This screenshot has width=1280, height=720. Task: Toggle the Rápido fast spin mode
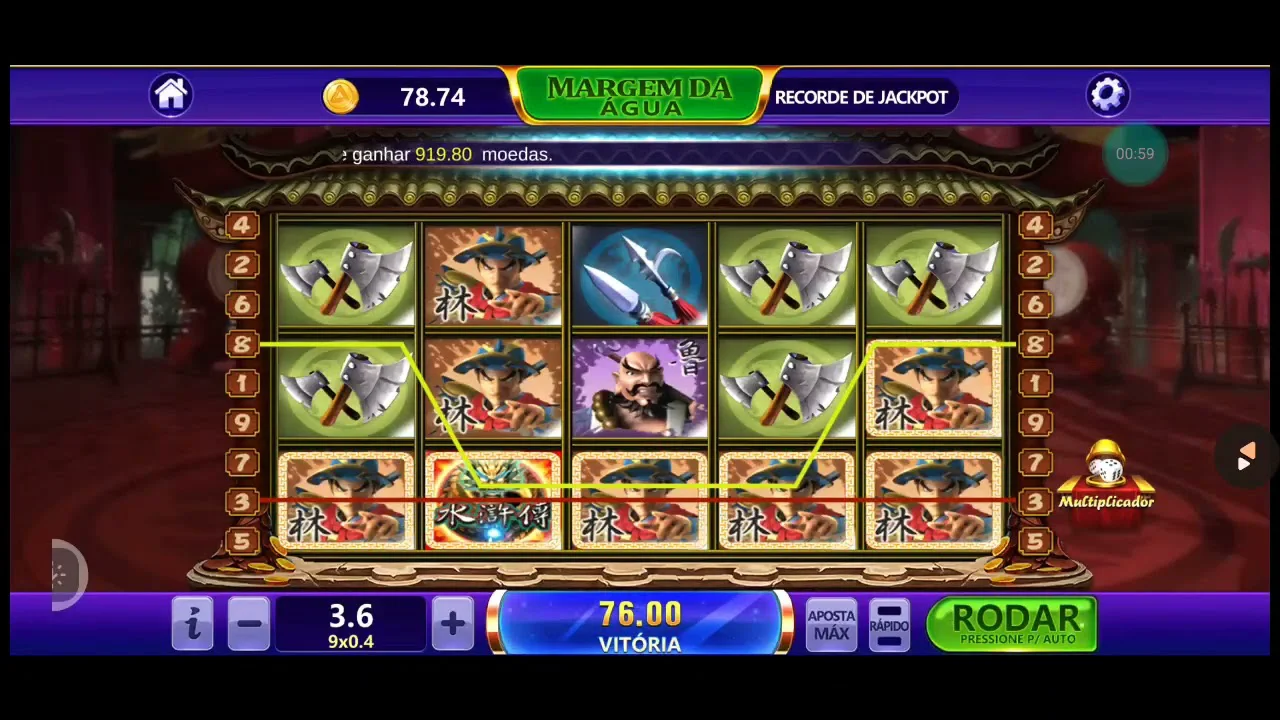(x=889, y=625)
